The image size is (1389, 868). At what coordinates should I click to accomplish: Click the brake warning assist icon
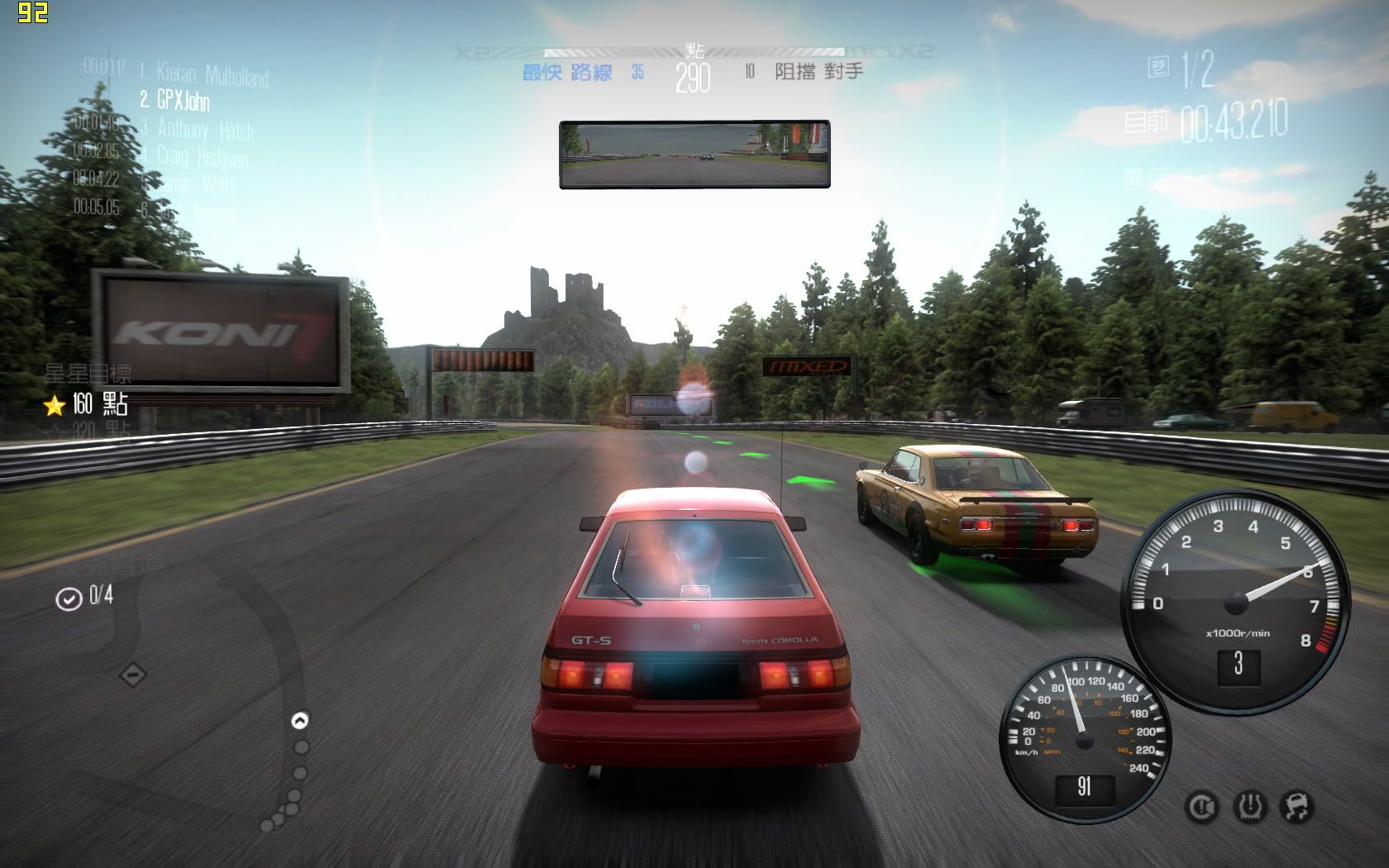coord(1202,806)
